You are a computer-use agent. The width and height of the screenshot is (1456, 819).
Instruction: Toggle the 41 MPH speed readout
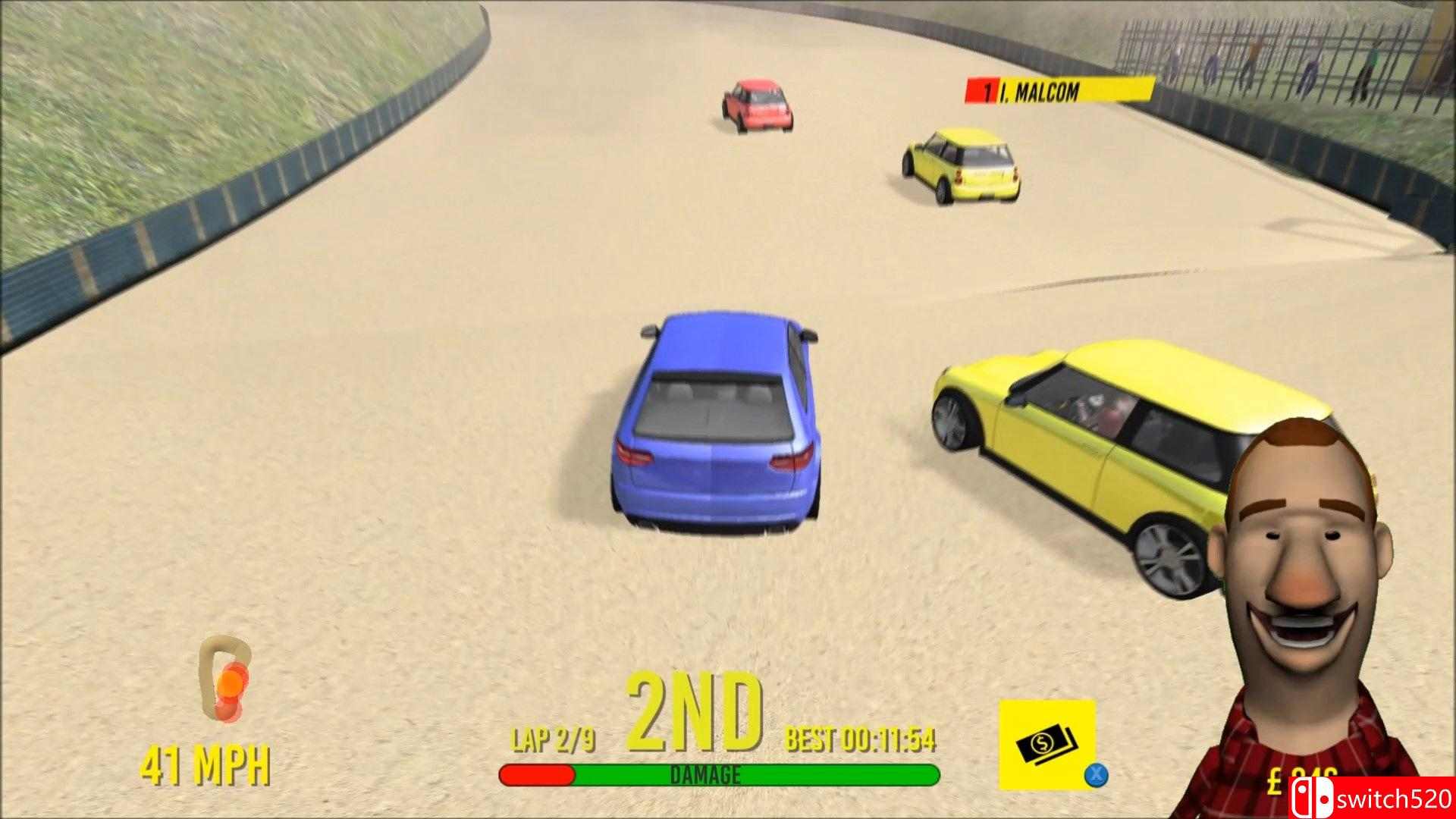click(206, 758)
